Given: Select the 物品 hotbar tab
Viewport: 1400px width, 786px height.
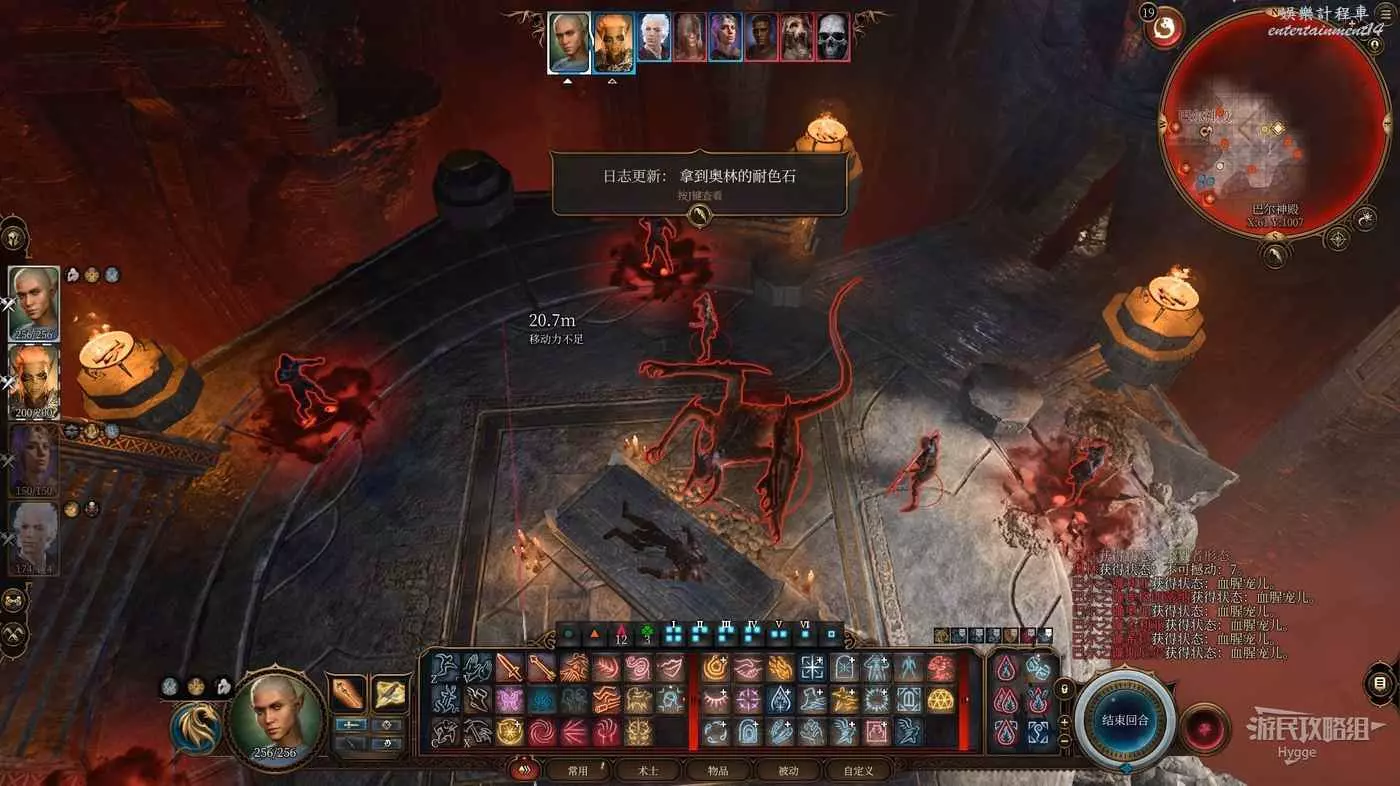Looking at the screenshot, I should tap(717, 770).
